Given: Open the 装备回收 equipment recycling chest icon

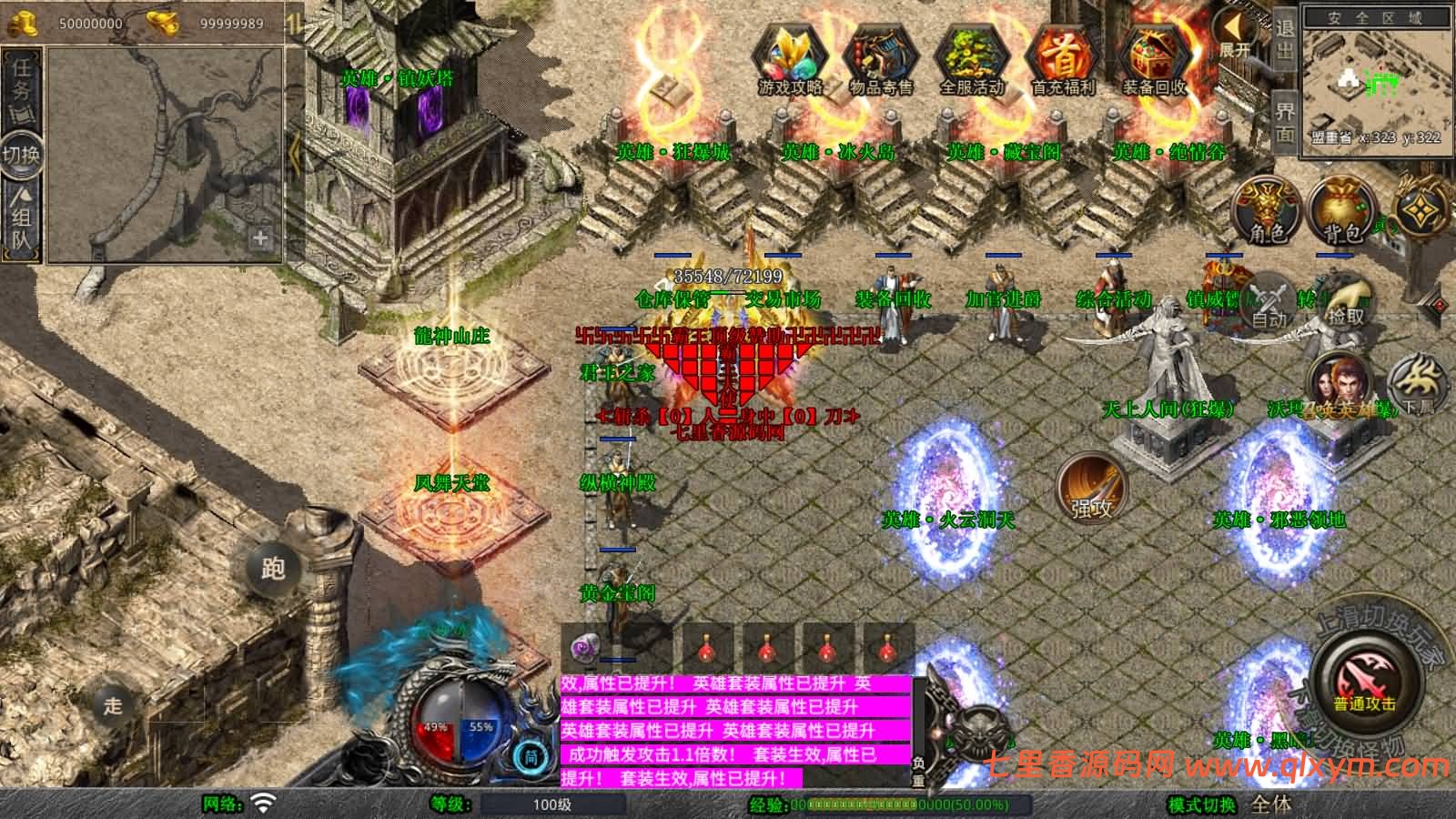Looking at the screenshot, I should [1154, 58].
